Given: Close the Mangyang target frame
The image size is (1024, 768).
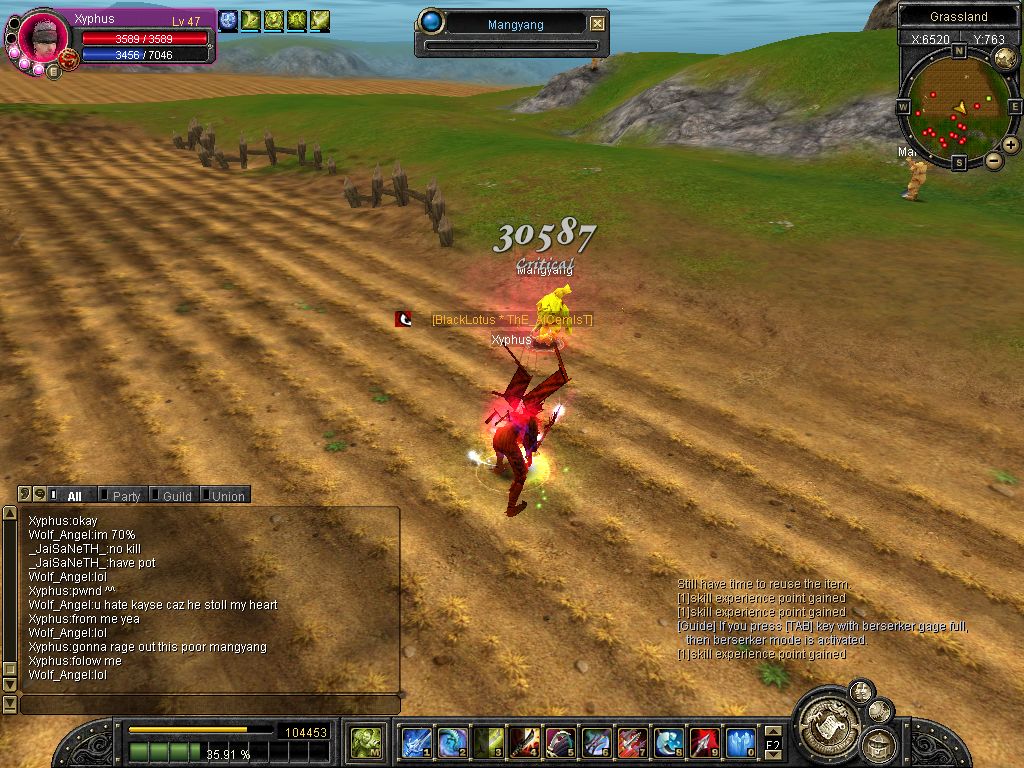Looking at the screenshot, I should pyautogui.click(x=597, y=23).
